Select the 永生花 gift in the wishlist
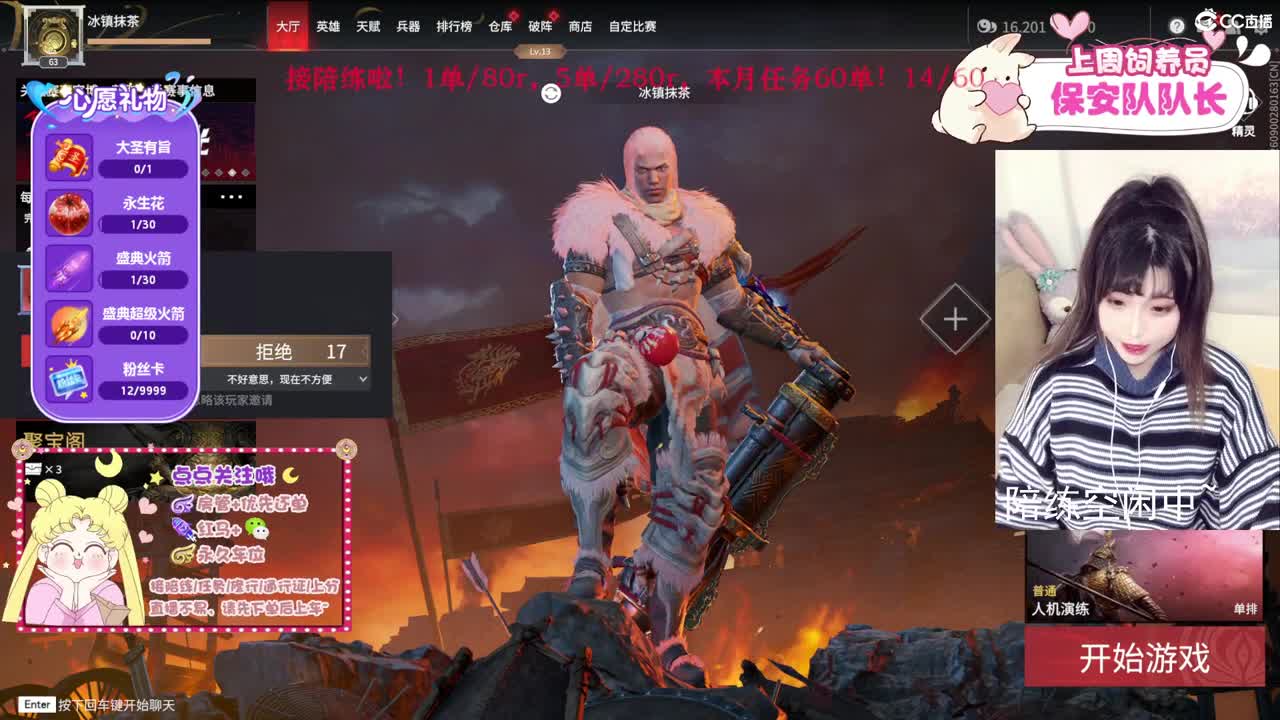The width and height of the screenshot is (1280, 720). (x=68, y=210)
